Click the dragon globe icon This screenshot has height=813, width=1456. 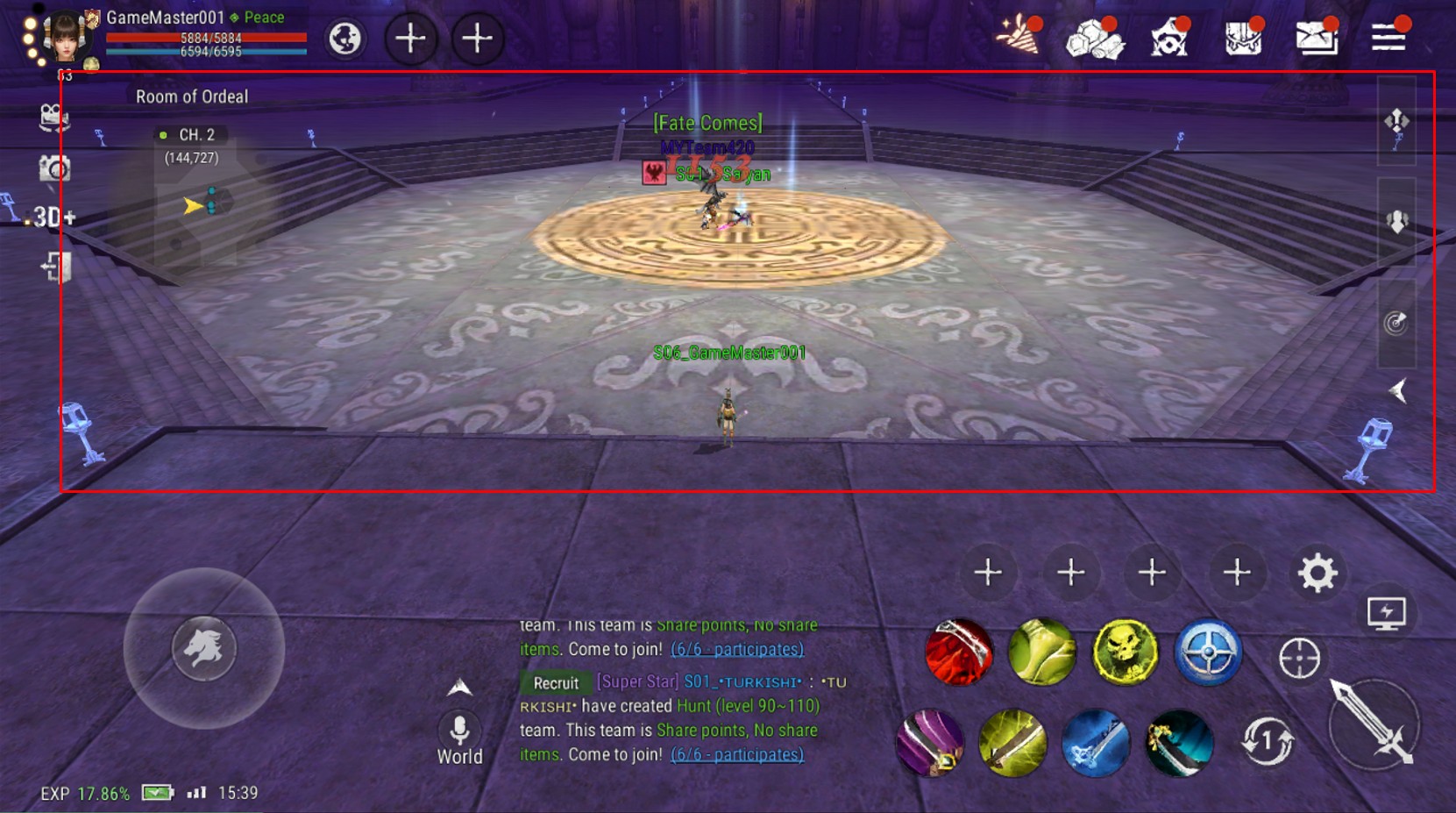coord(345,39)
